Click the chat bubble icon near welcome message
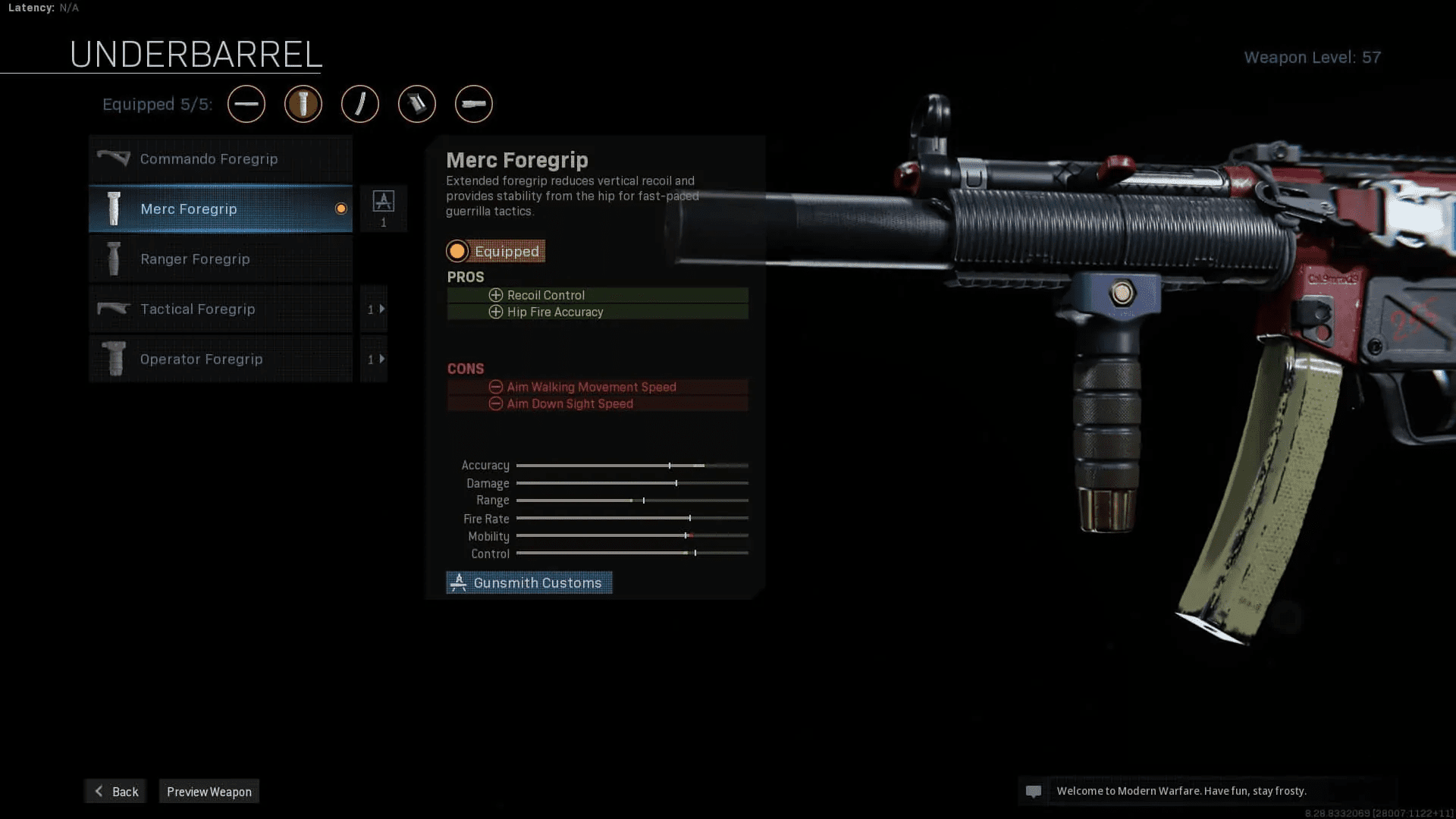 (1034, 791)
